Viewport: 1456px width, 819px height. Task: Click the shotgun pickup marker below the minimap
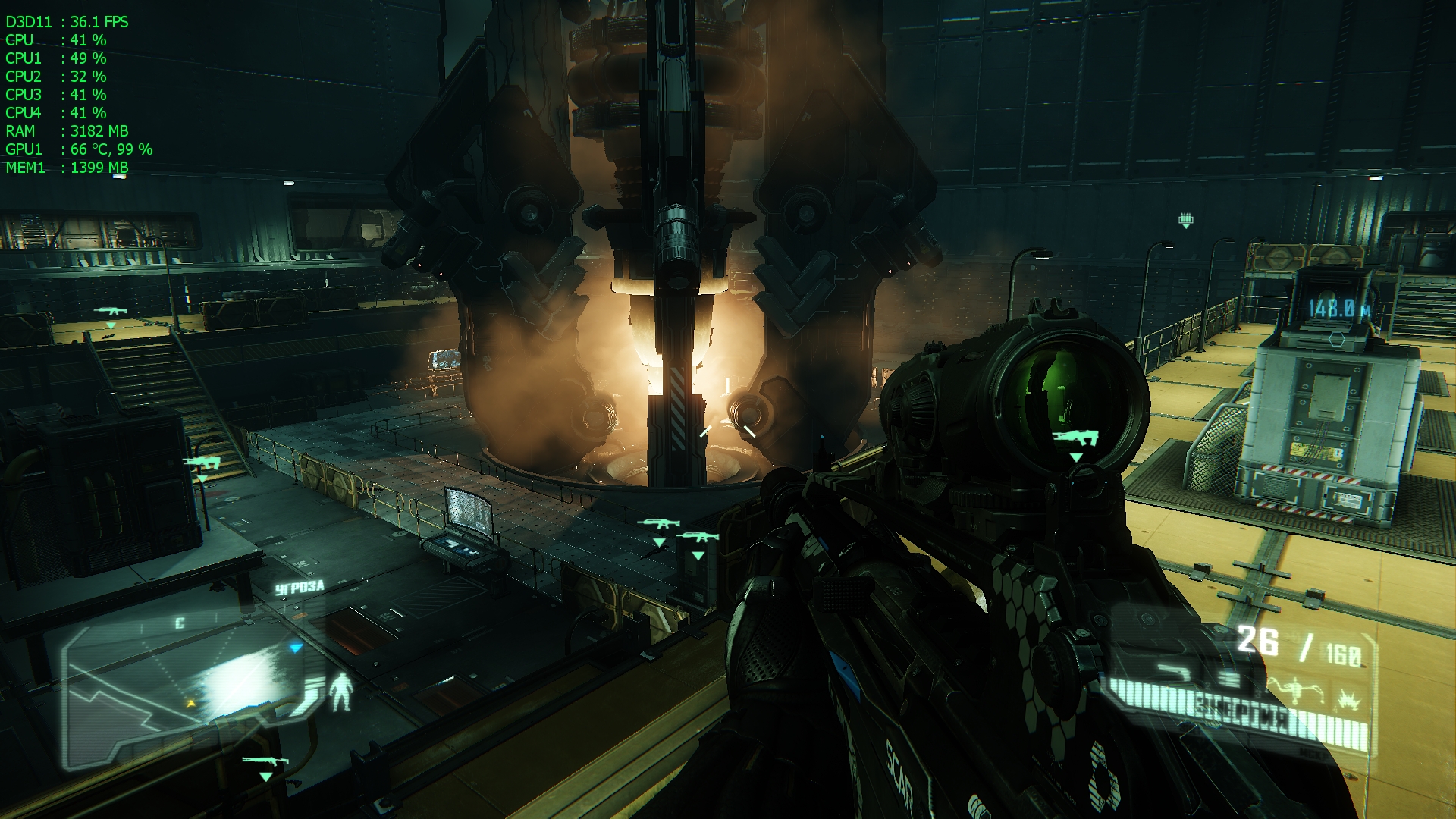tap(265, 761)
